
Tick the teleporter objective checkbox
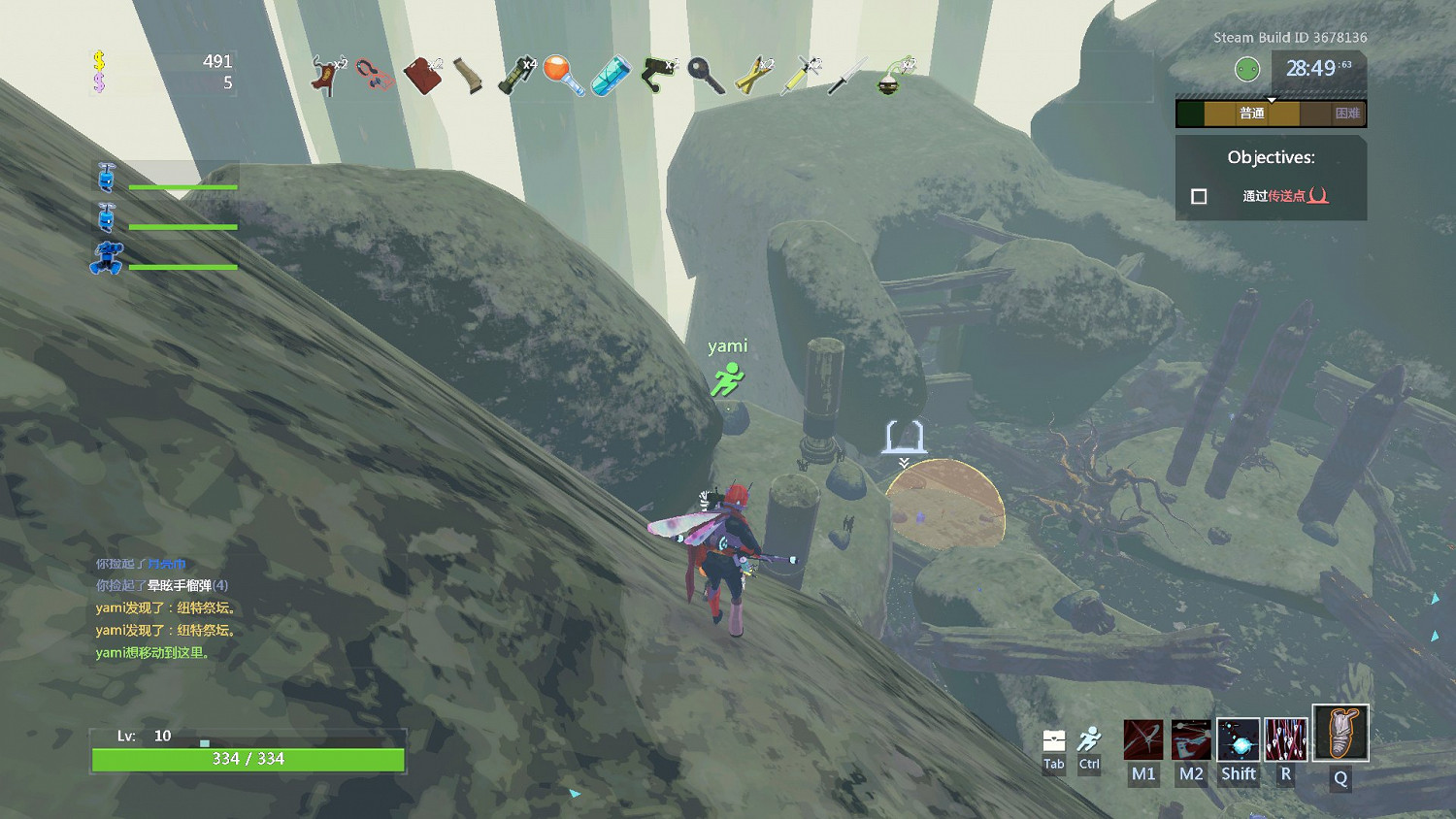(1199, 196)
